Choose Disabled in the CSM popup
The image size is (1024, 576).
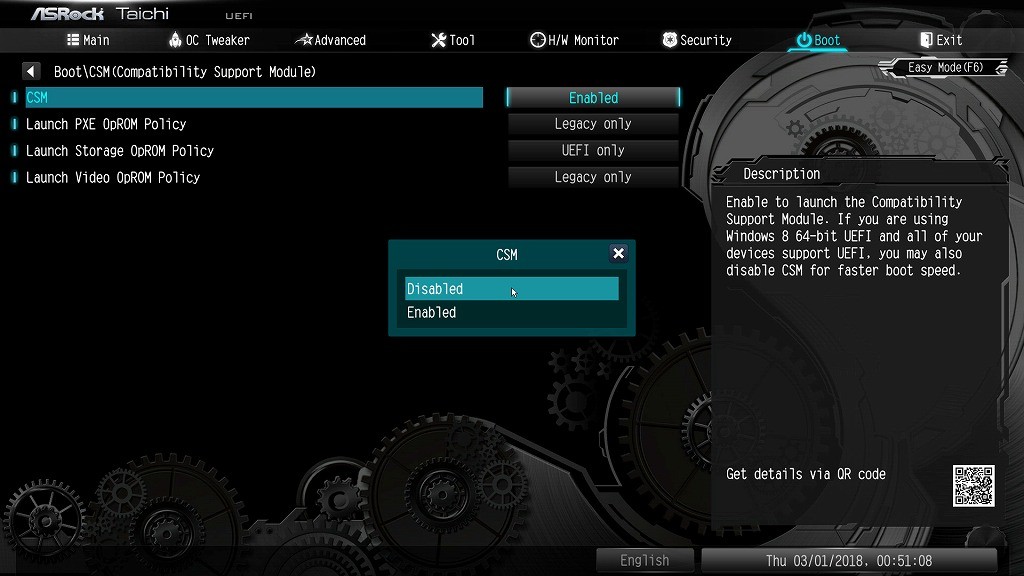point(511,289)
